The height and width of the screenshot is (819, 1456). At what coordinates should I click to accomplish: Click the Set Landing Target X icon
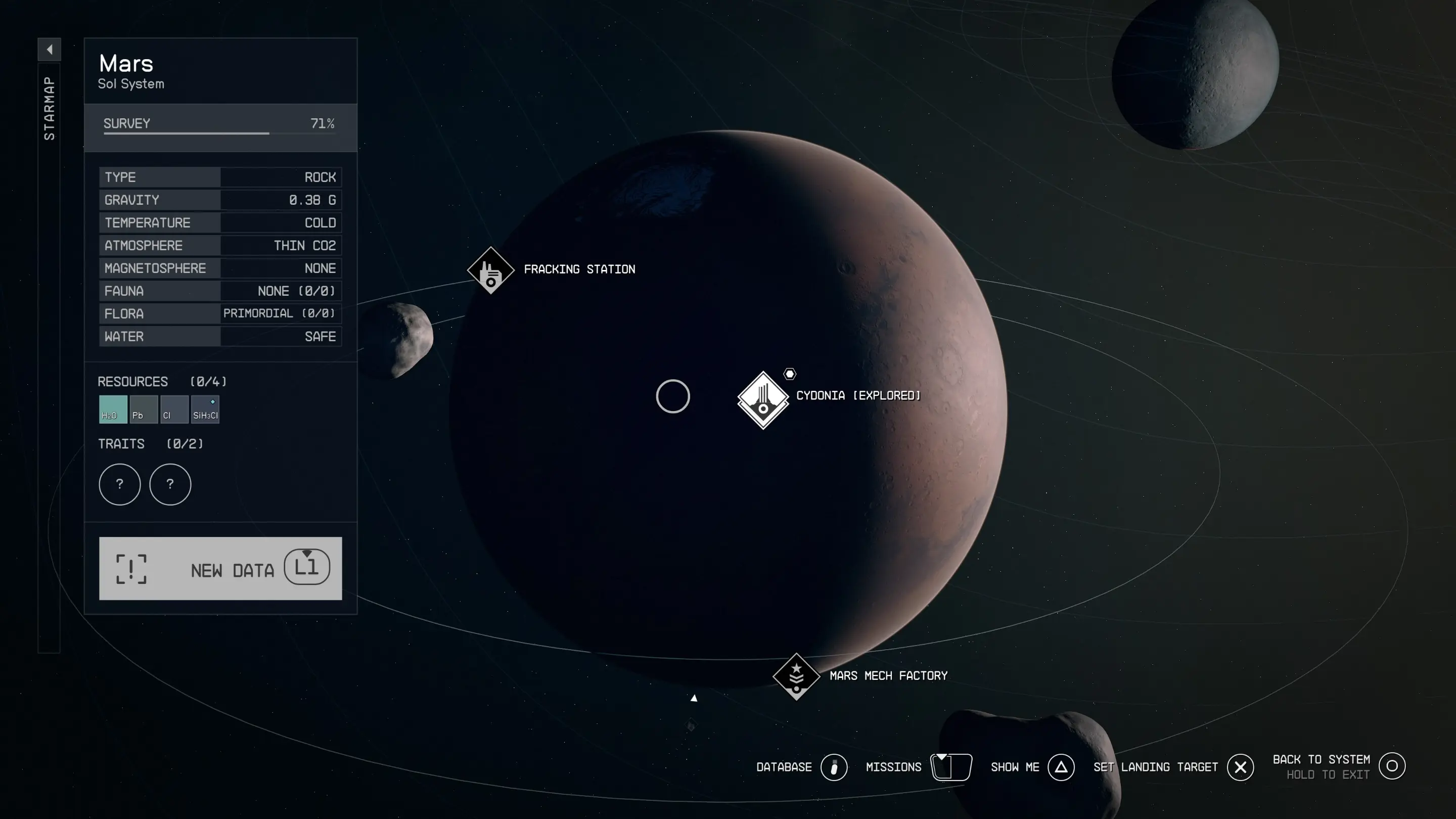[1240, 767]
